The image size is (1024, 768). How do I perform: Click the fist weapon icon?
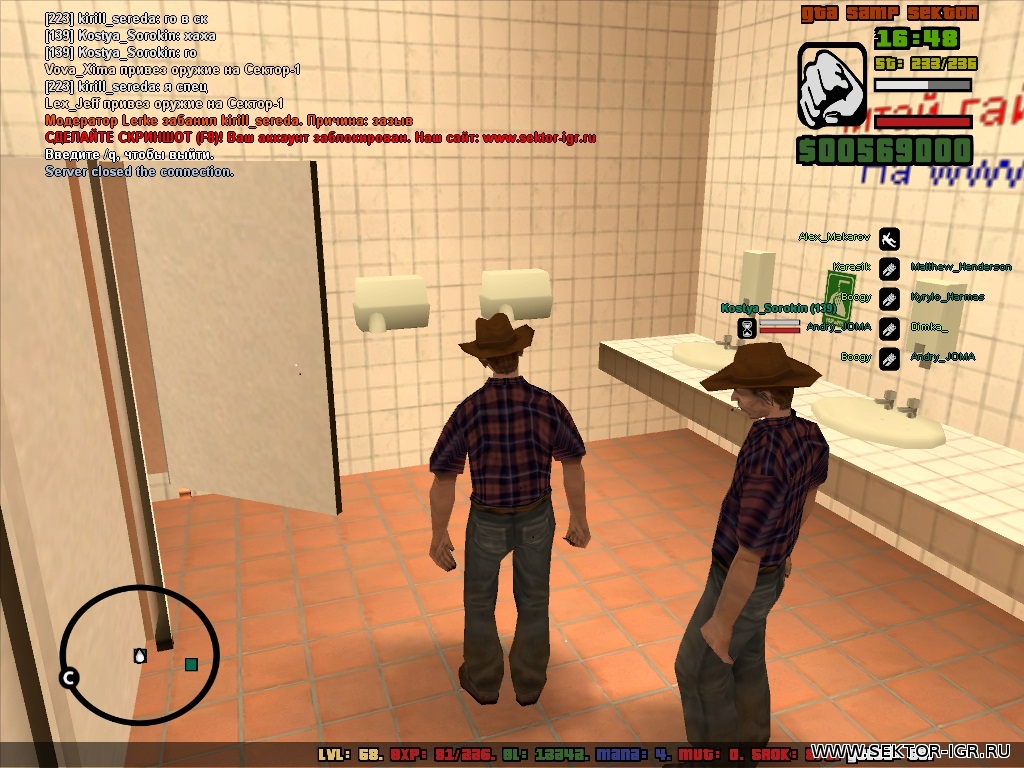tap(831, 85)
